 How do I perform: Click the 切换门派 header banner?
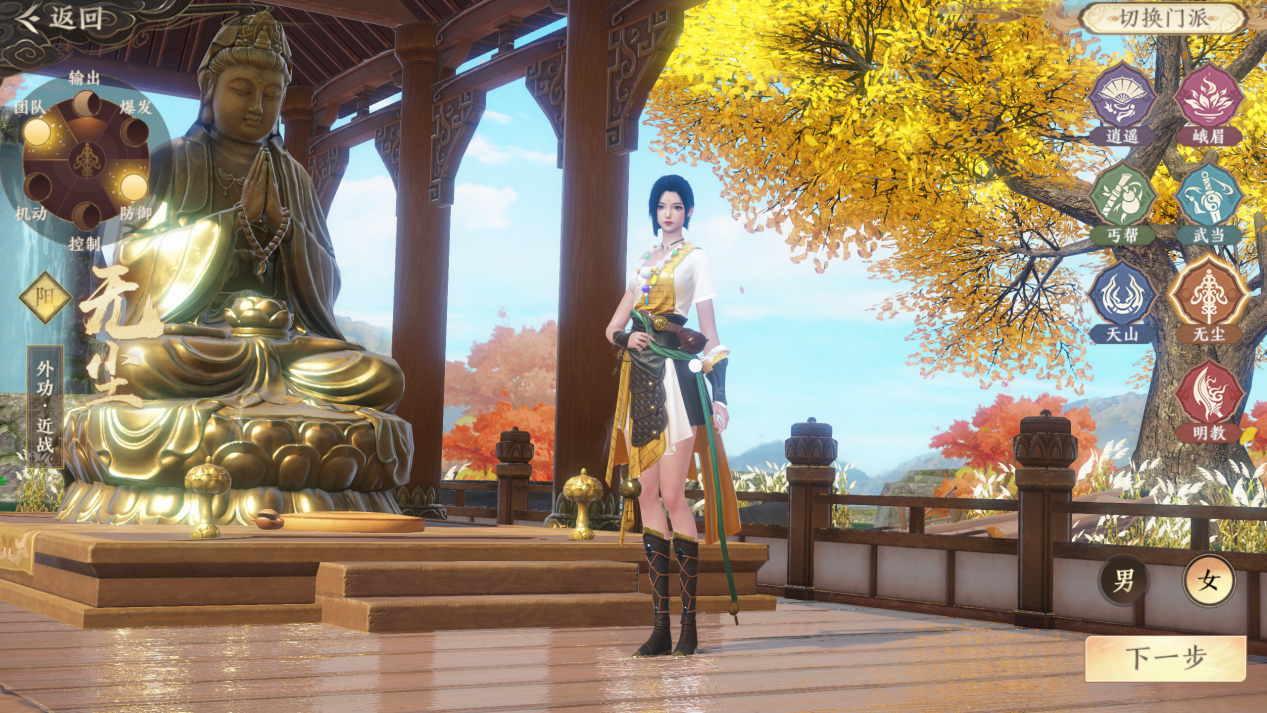(x=1162, y=17)
